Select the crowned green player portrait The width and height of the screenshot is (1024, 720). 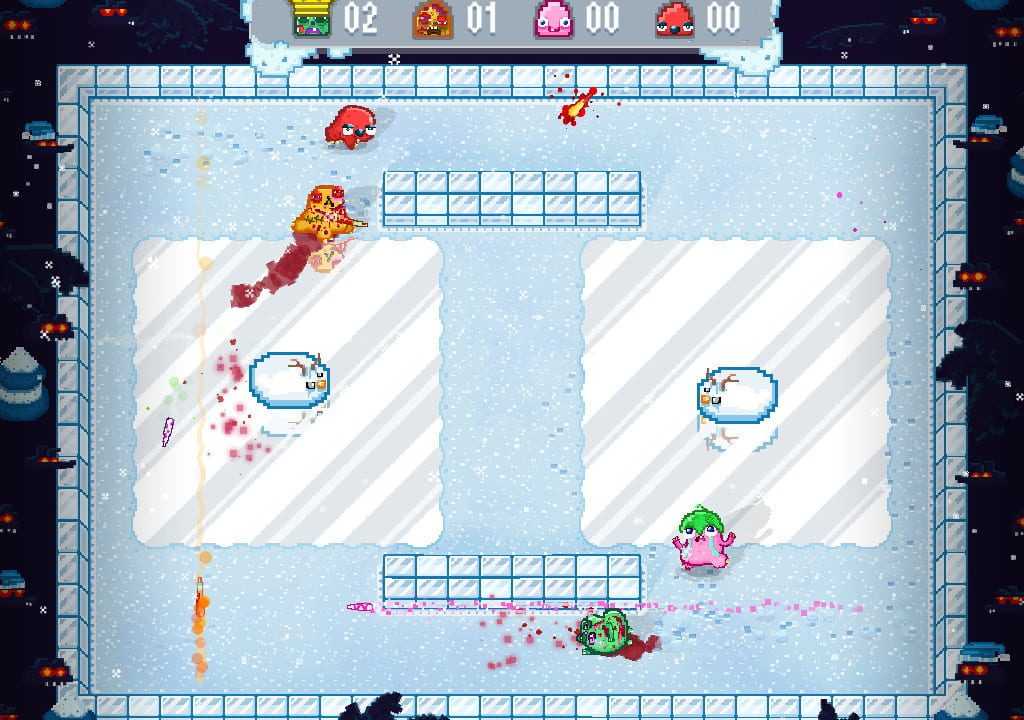(312, 19)
